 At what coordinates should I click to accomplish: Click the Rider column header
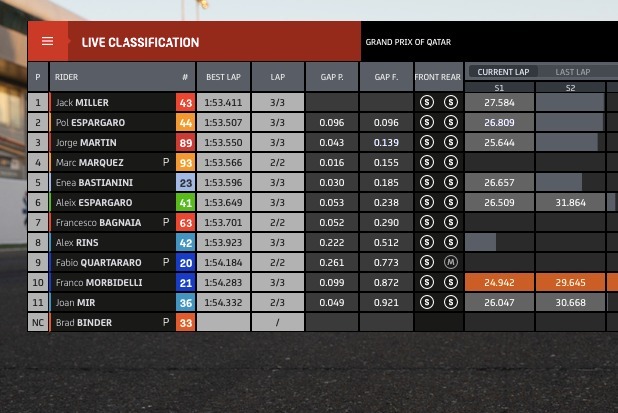[x=110, y=77]
